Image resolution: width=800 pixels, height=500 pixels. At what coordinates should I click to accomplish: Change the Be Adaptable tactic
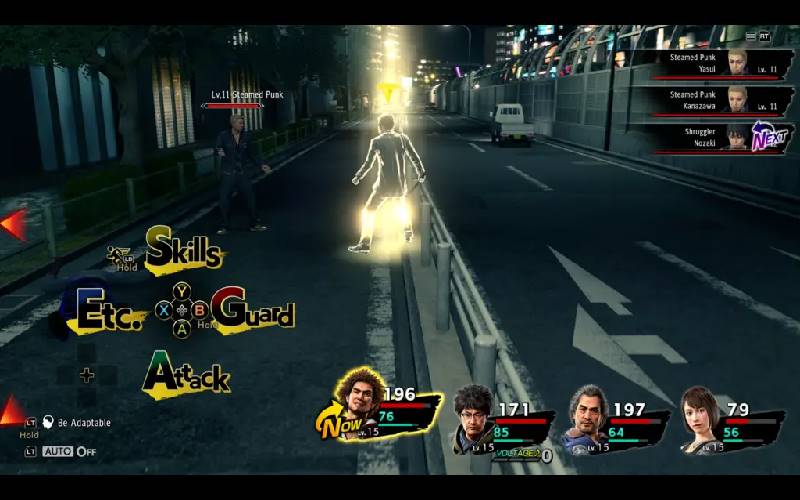(x=84, y=423)
